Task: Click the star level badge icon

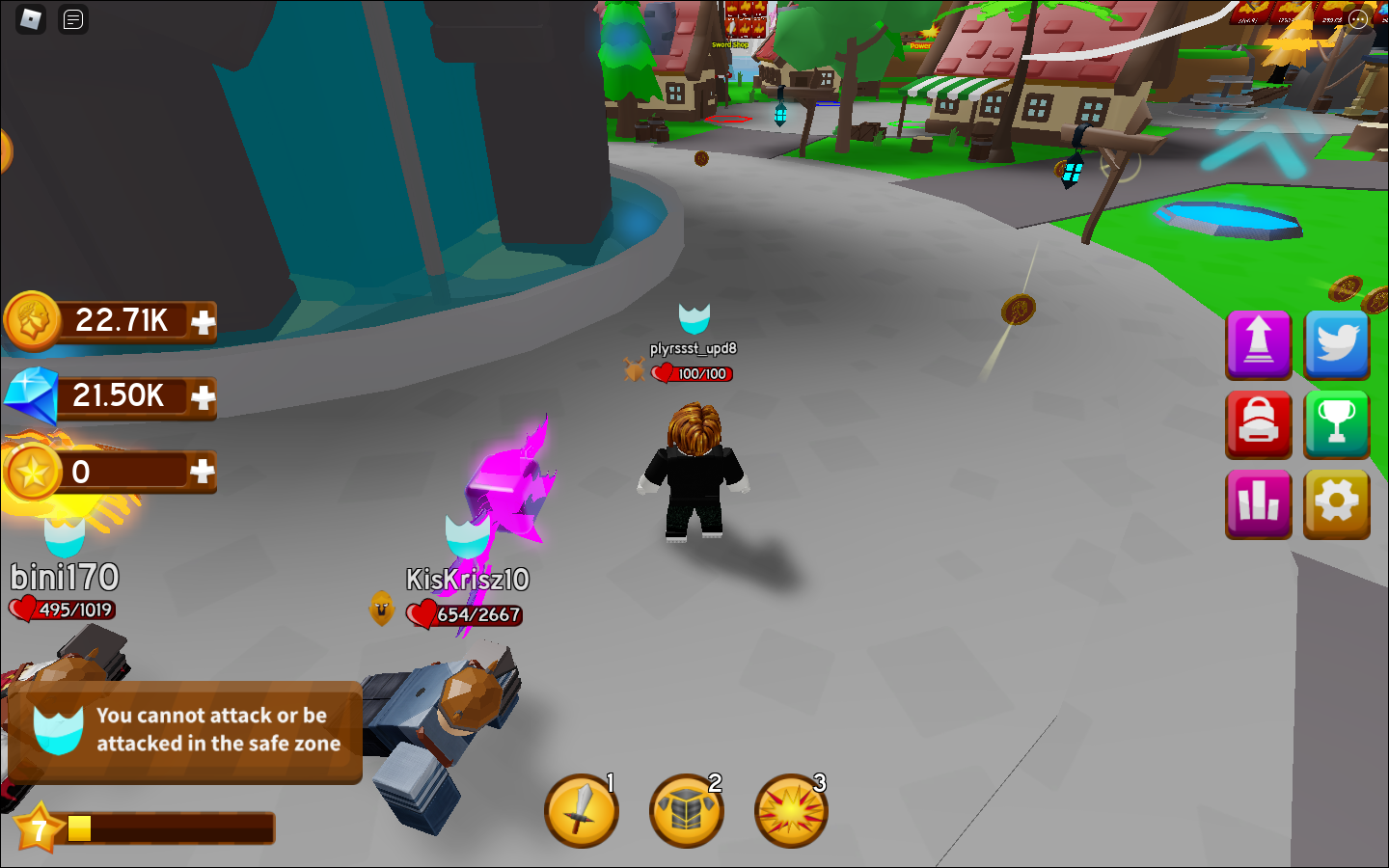Action: tap(37, 827)
